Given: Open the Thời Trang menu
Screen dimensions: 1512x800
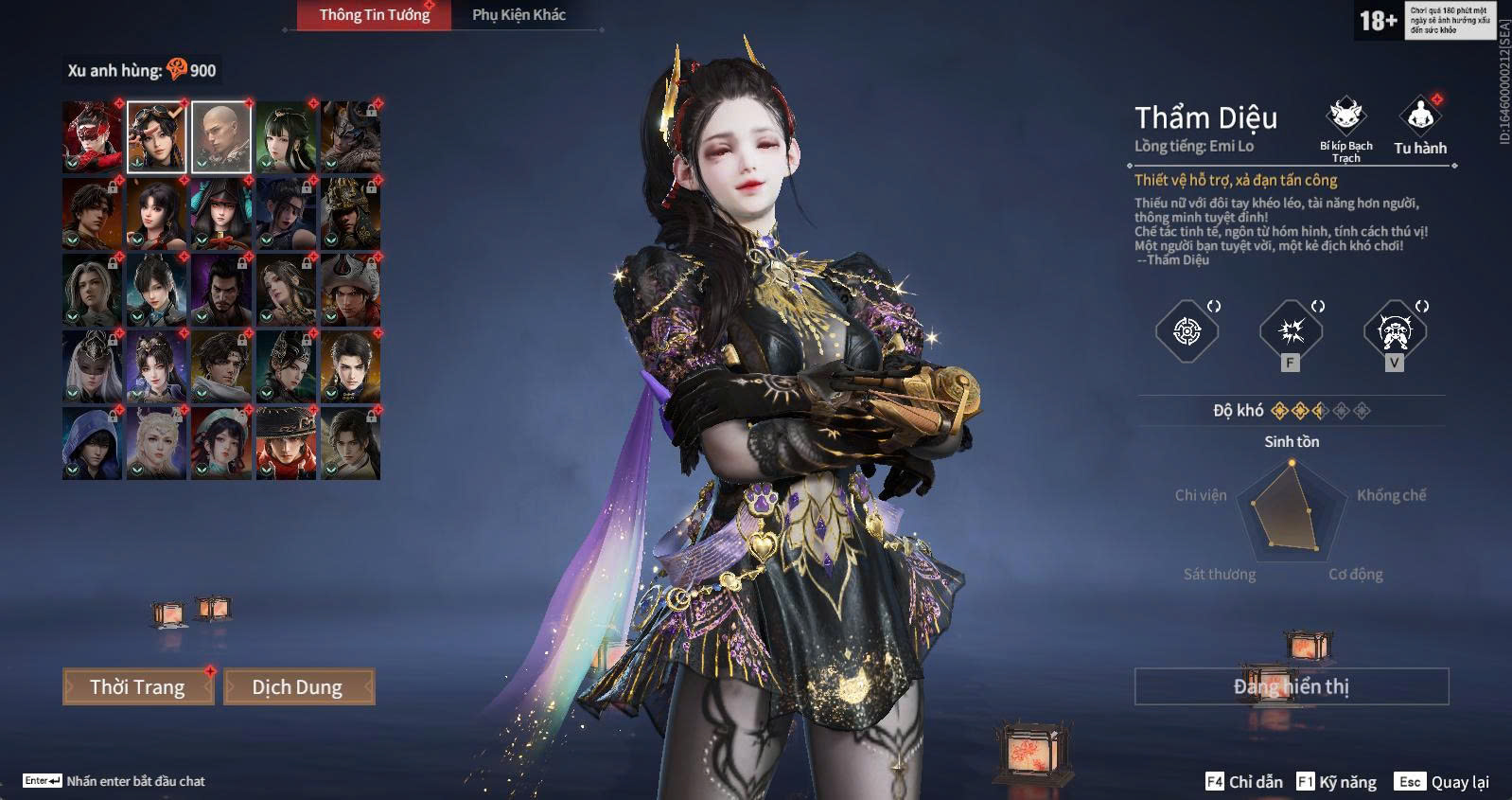Looking at the screenshot, I should click(x=138, y=686).
